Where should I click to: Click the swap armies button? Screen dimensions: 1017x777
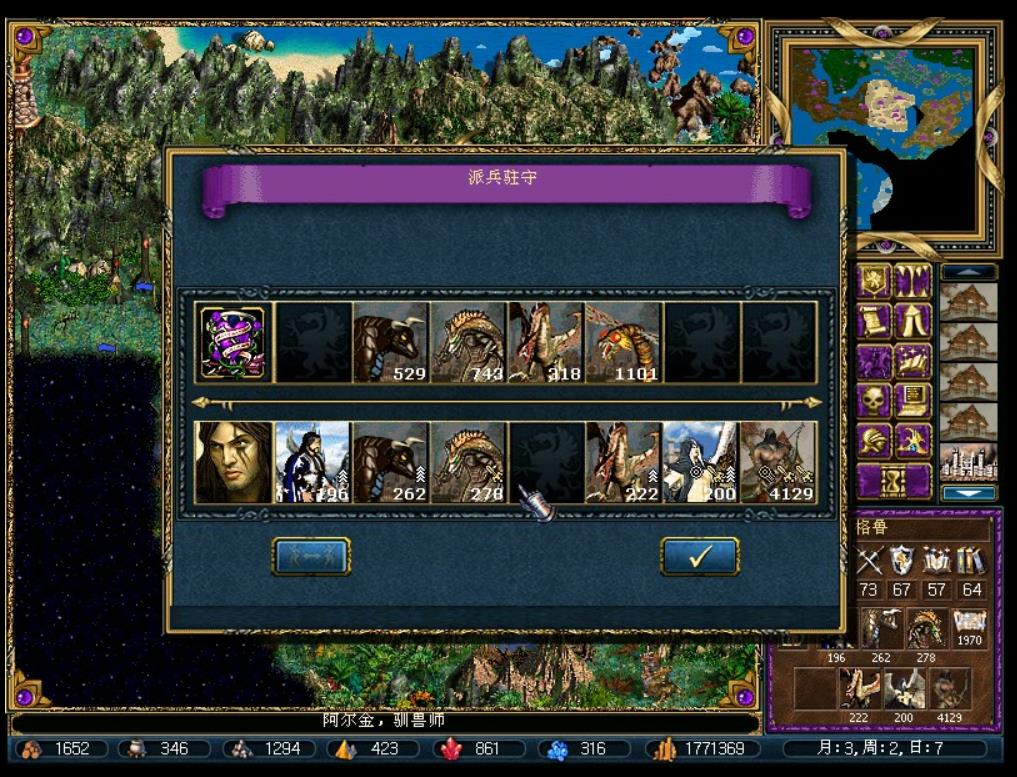coord(311,556)
